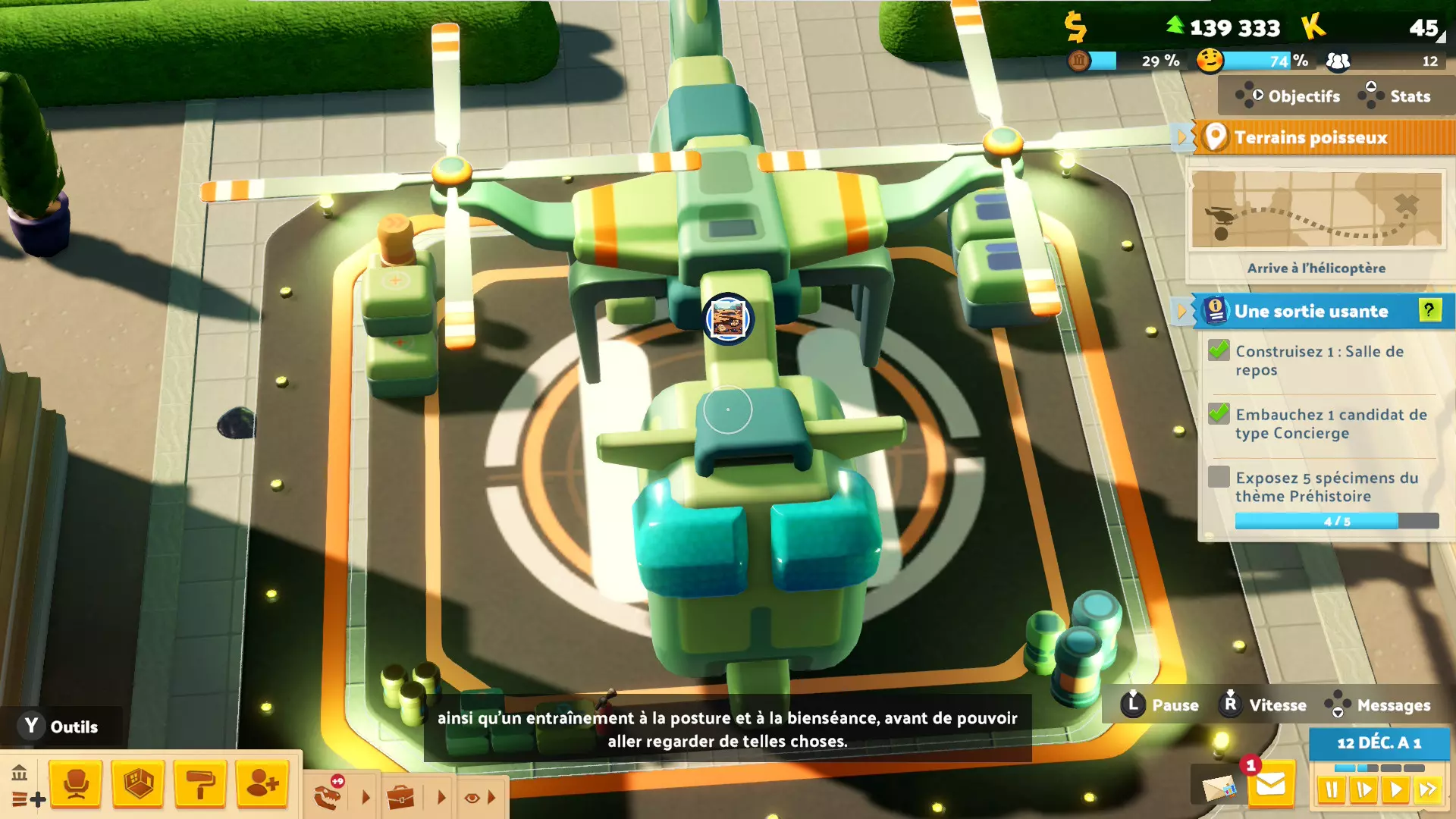Open the objective help question mark
1456x819 pixels.
click(x=1429, y=310)
